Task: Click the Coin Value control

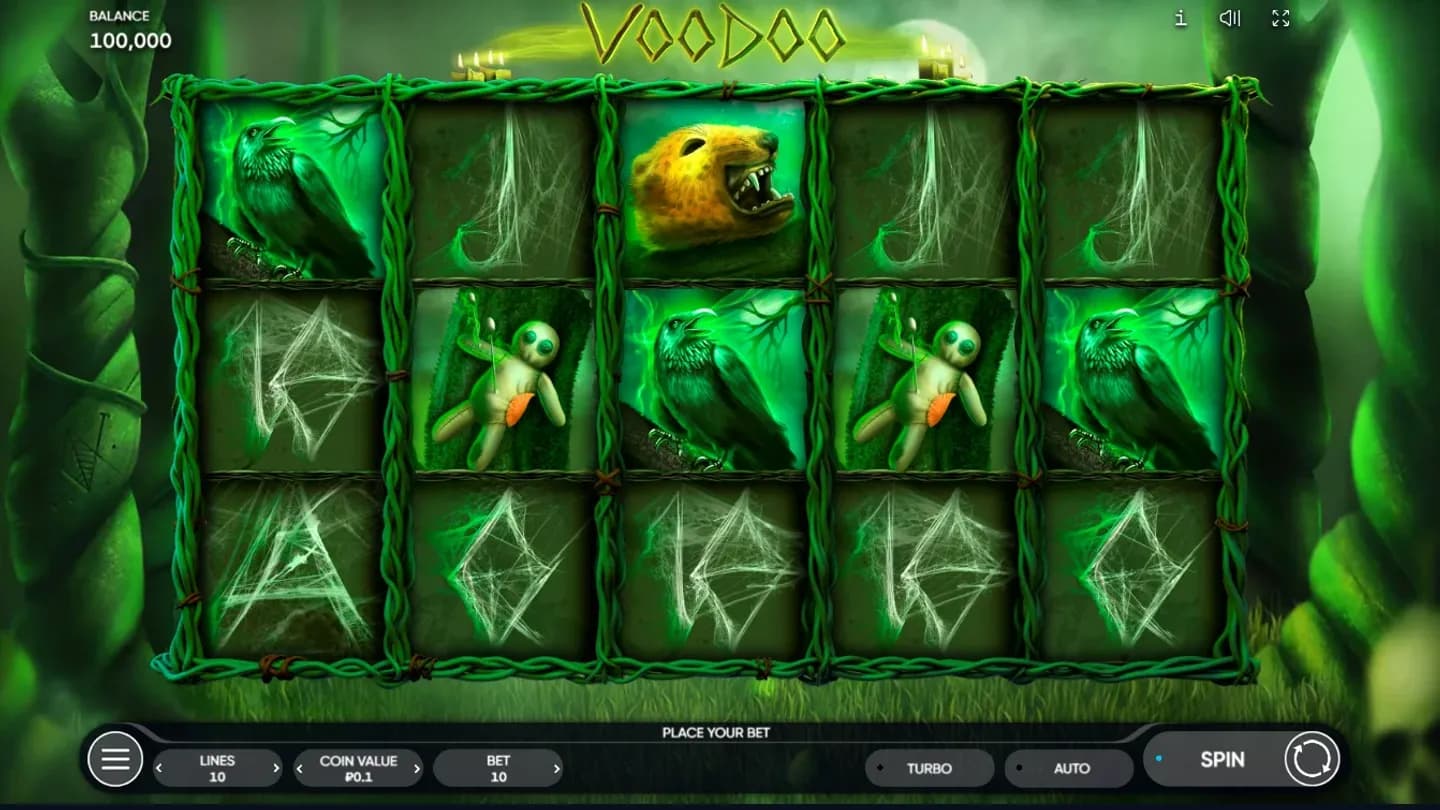Action: pyautogui.click(x=358, y=768)
